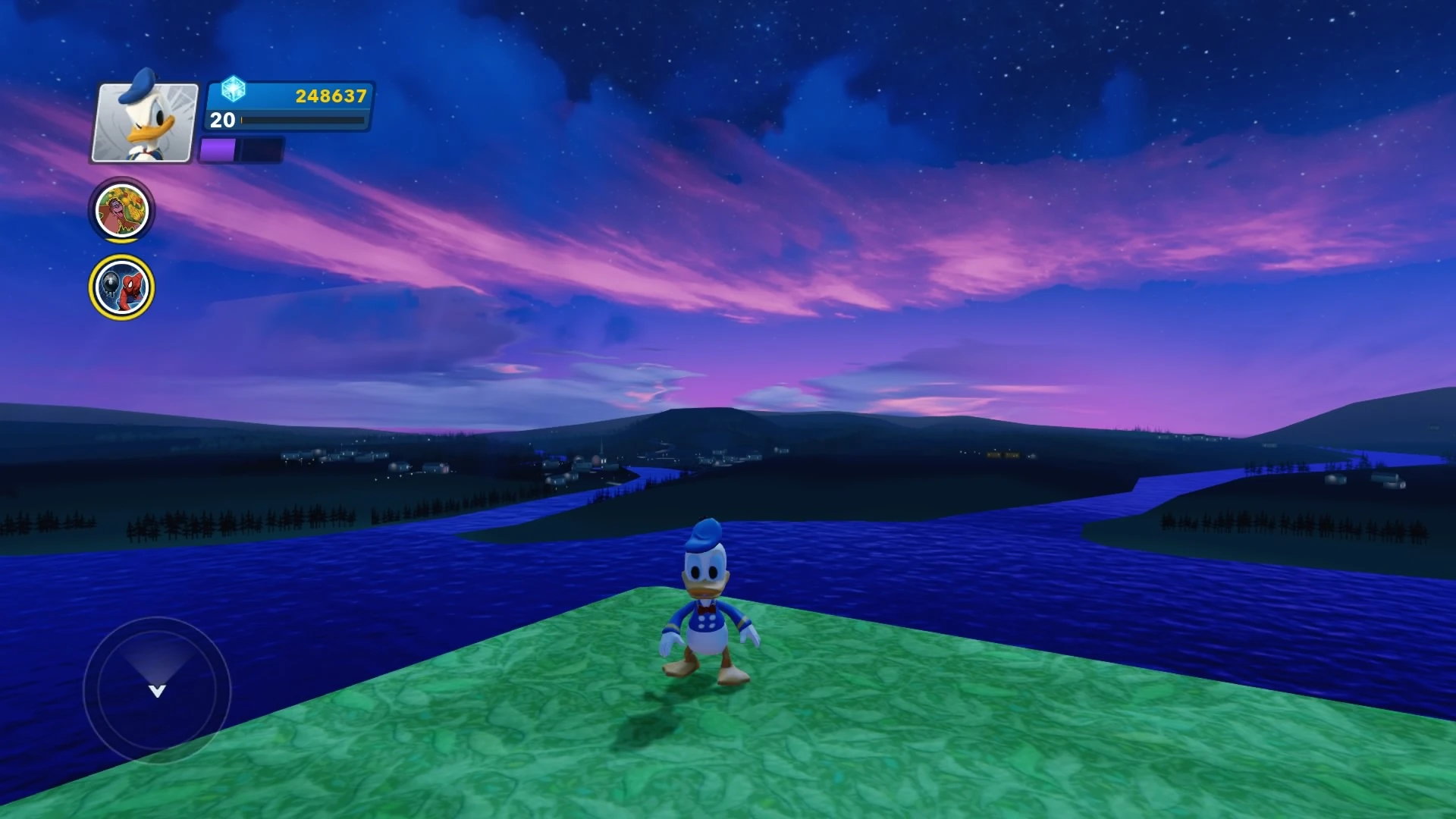Screen dimensions: 1456x819
Task: Tap the level 20 progress bar
Action: (x=303, y=121)
